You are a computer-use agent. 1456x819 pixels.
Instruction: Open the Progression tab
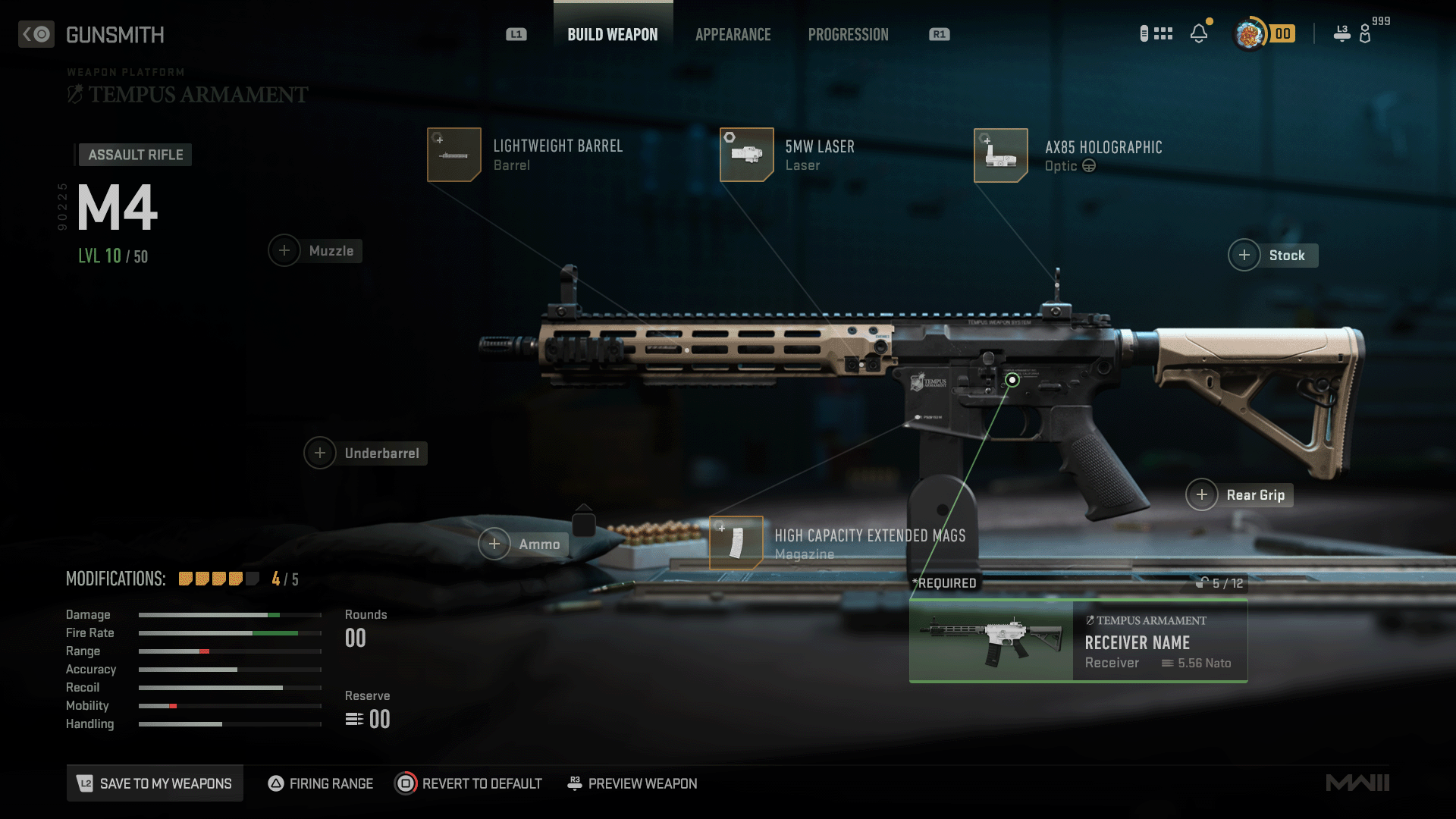[848, 35]
